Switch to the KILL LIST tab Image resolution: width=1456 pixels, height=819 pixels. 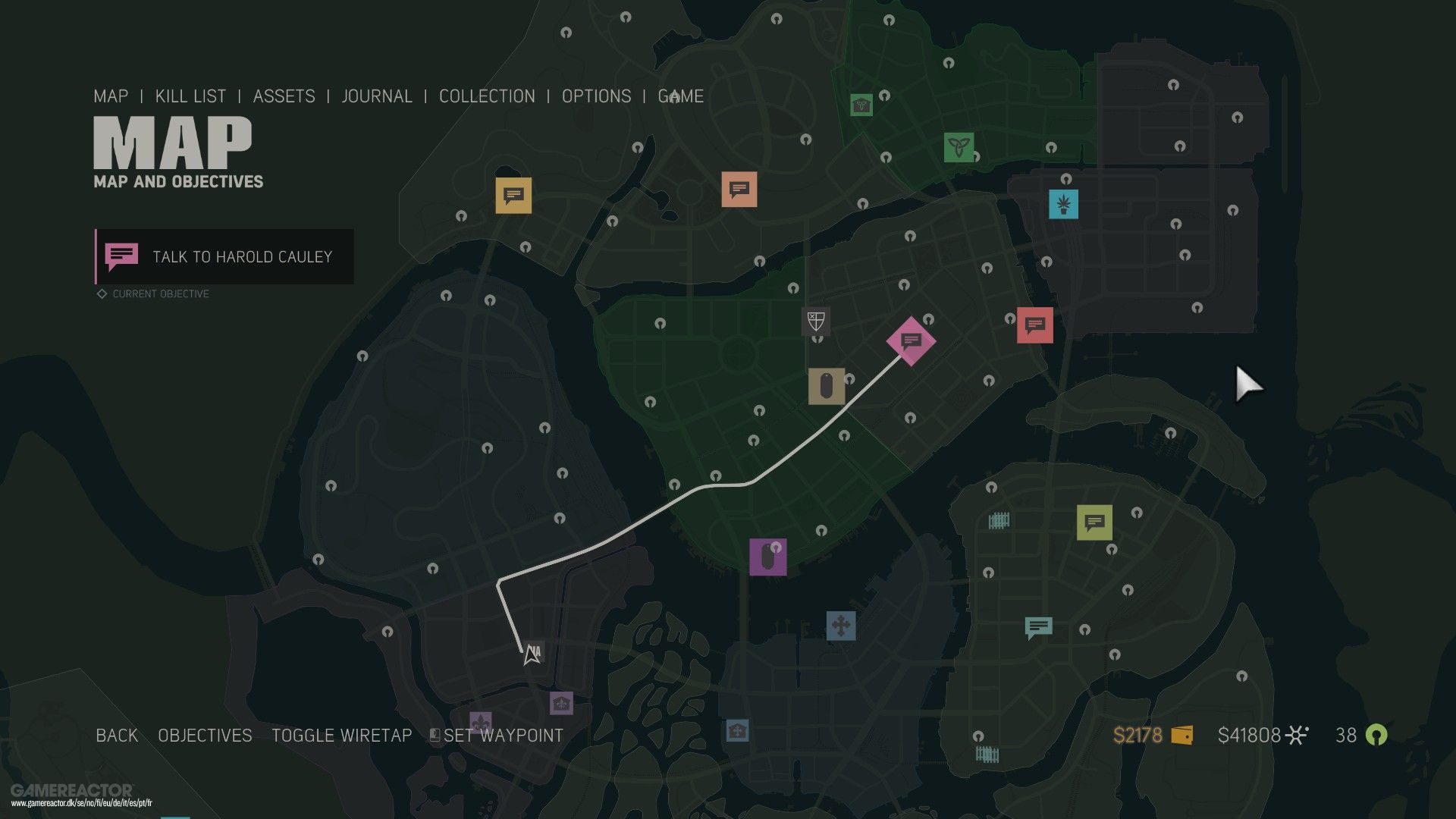190,96
